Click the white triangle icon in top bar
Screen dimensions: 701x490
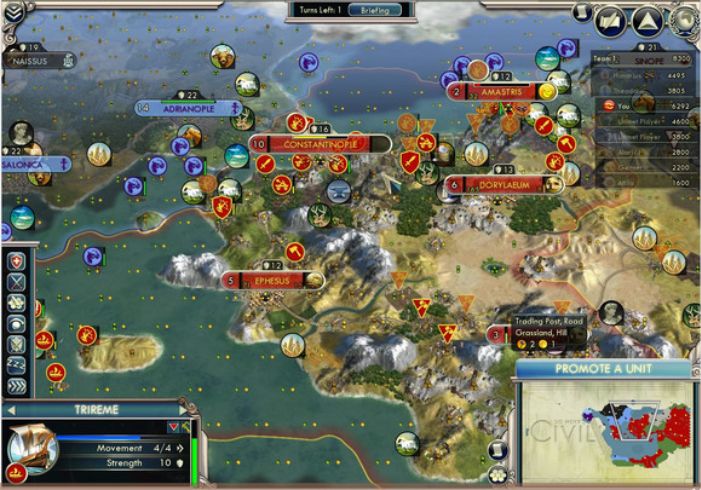tap(647, 18)
